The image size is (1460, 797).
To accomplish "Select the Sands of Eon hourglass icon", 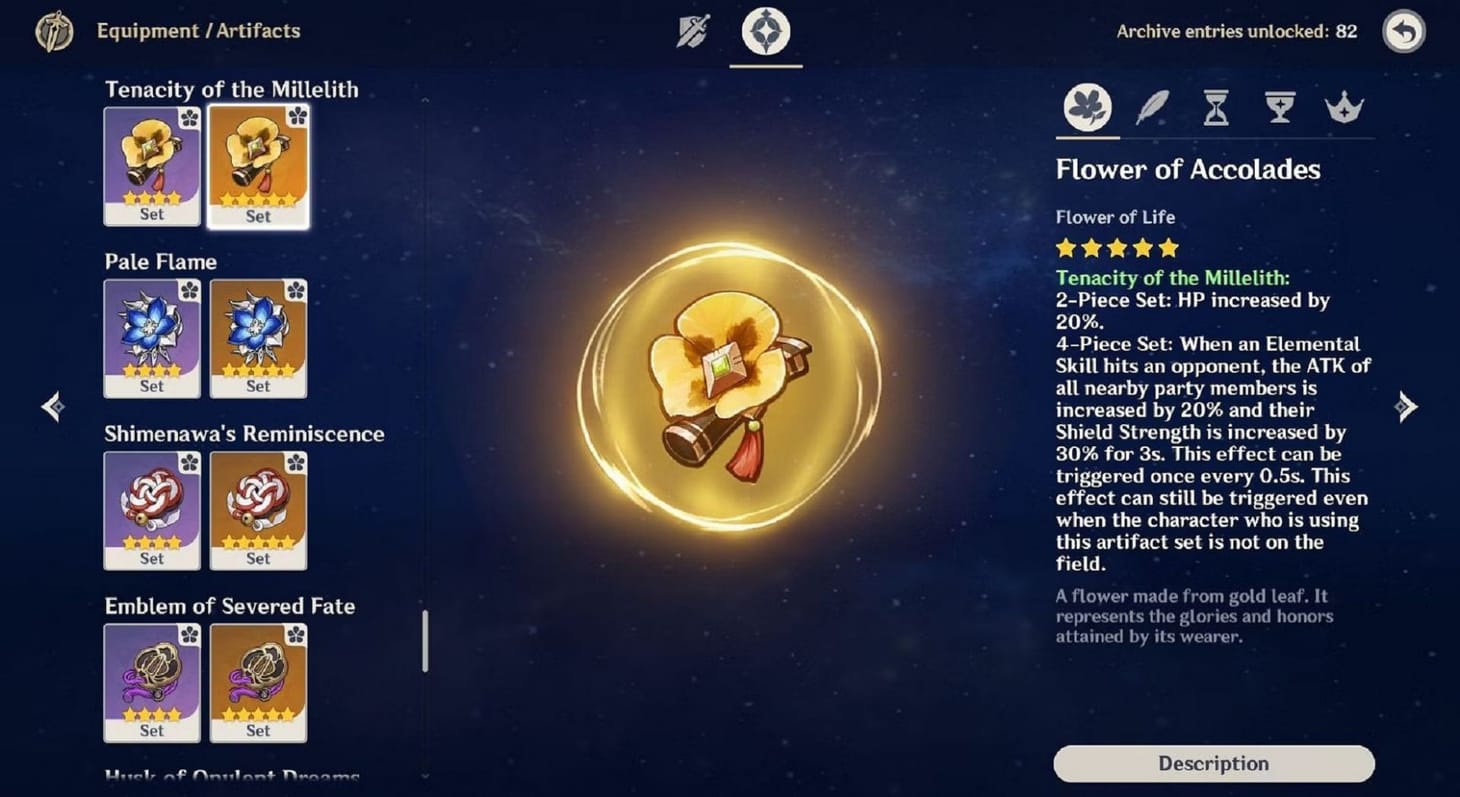I will (x=1215, y=108).
